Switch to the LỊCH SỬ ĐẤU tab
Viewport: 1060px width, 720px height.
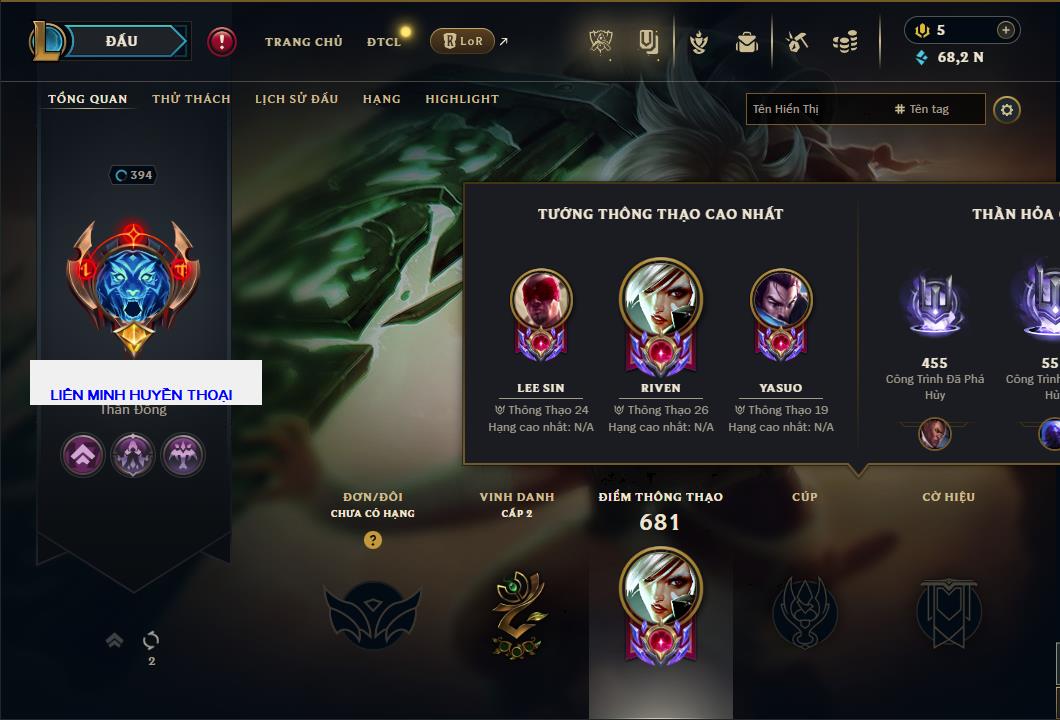(x=296, y=99)
